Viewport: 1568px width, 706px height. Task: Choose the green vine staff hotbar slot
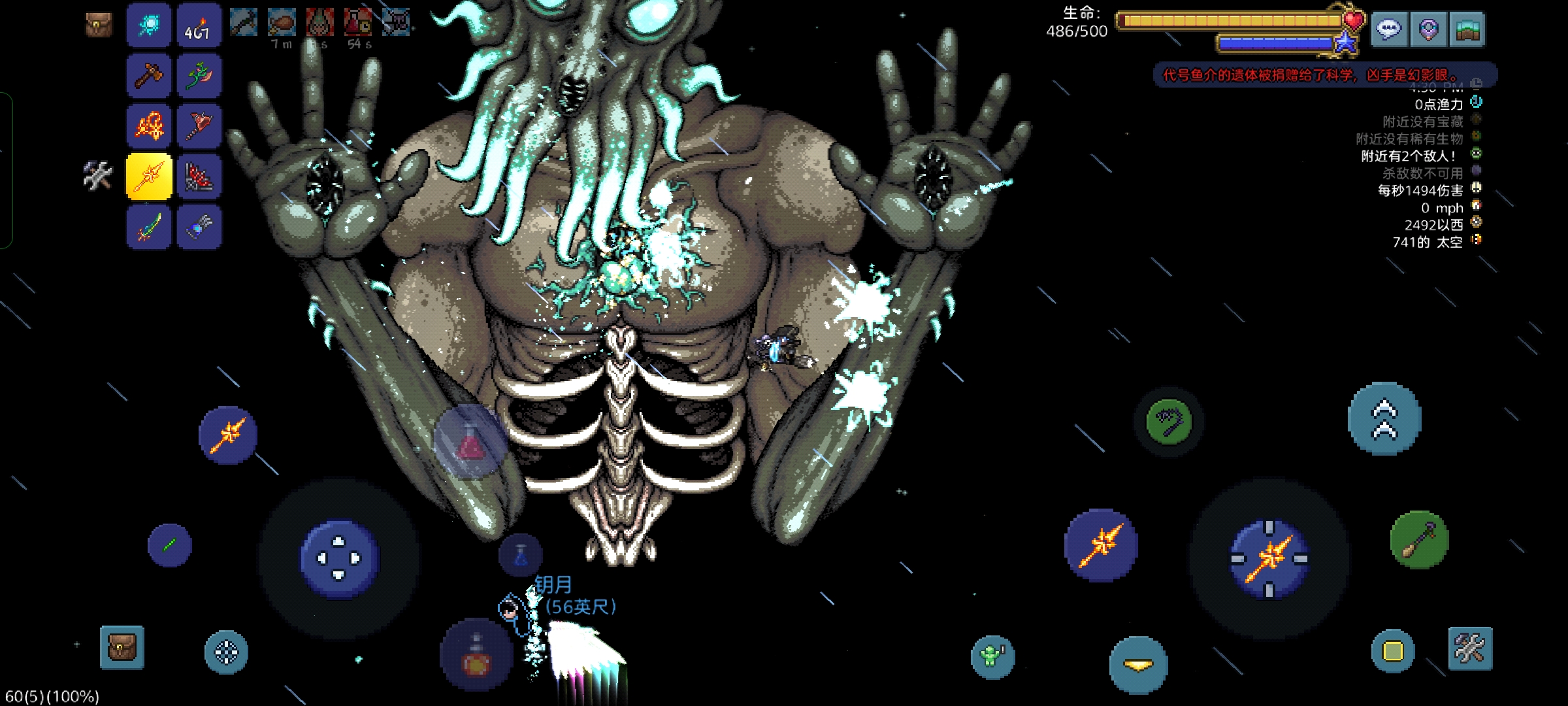pos(199,76)
